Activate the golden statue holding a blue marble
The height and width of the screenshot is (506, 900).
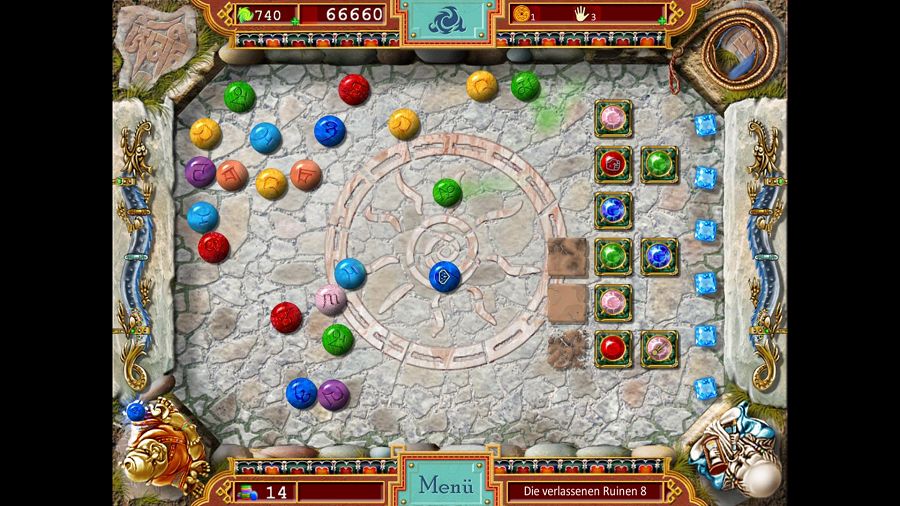pyautogui.click(x=160, y=446)
